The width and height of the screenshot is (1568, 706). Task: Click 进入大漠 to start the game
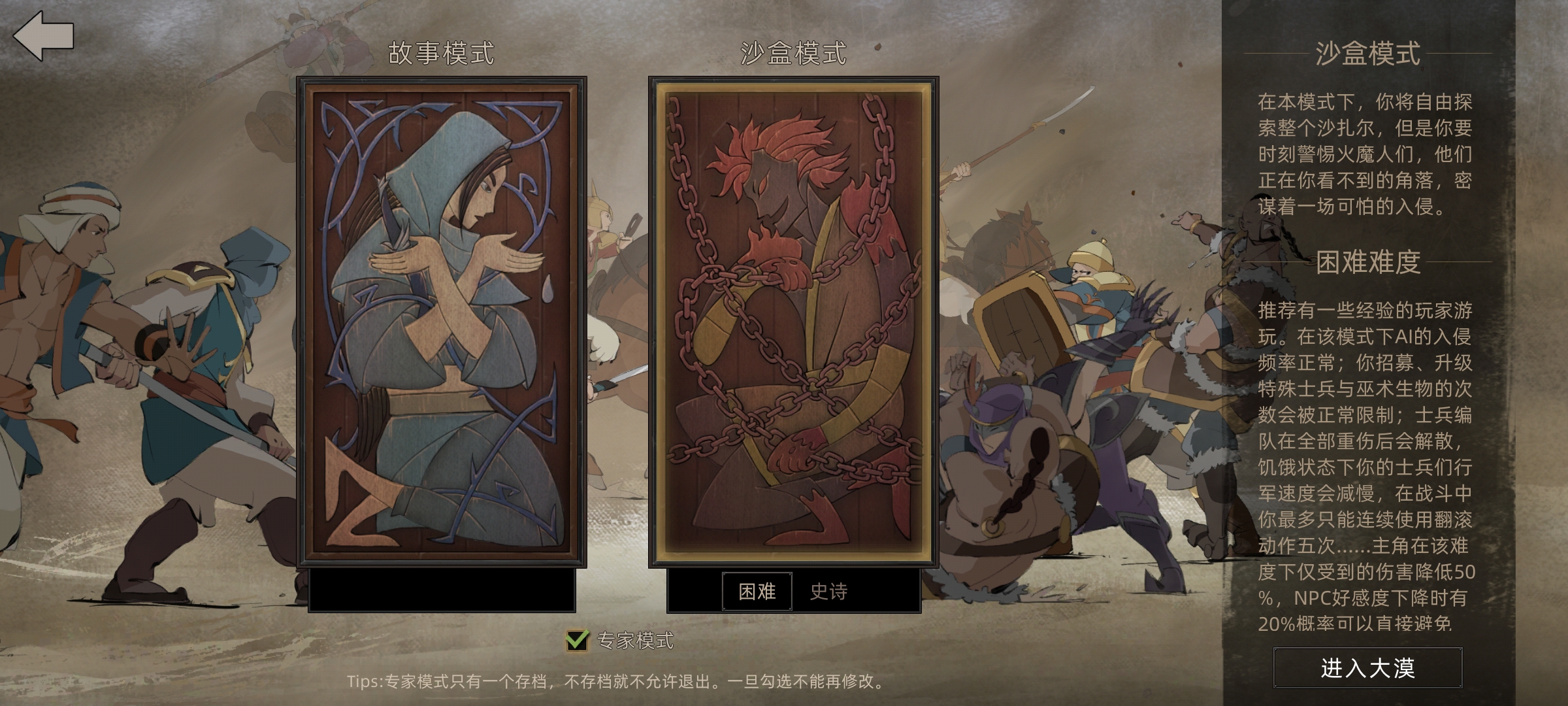1367,667
